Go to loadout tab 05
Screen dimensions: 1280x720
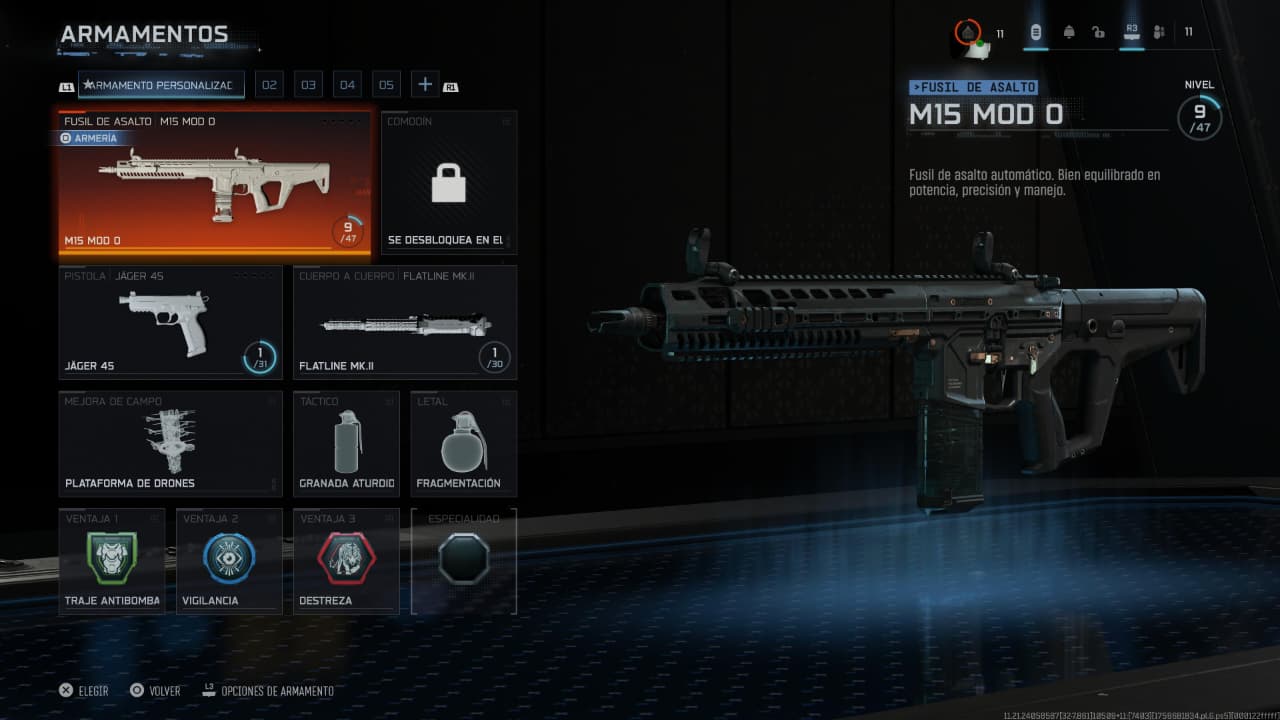(x=386, y=85)
